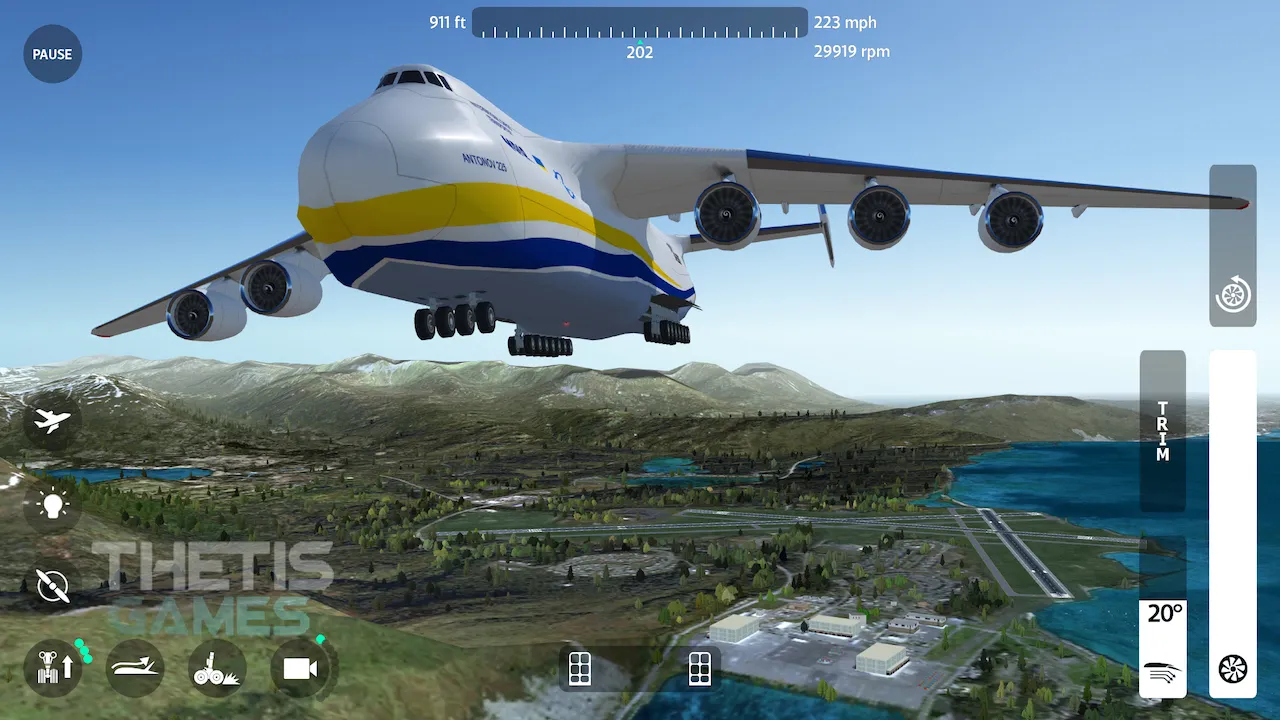Tap the airplane icon button
This screenshot has width=1280, height=720.
[x=52, y=421]
